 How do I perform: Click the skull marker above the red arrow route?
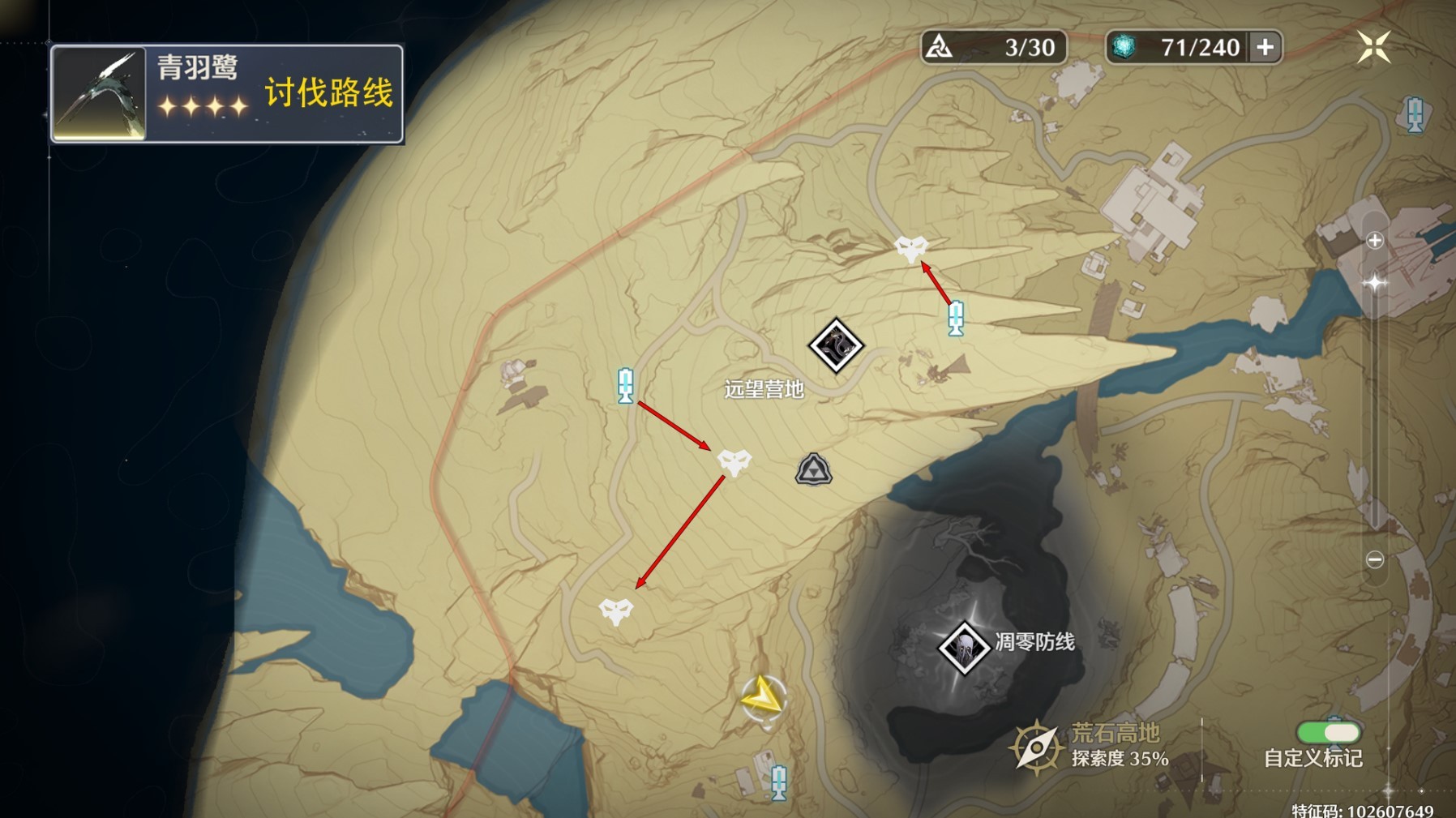(x=912, y=250)
